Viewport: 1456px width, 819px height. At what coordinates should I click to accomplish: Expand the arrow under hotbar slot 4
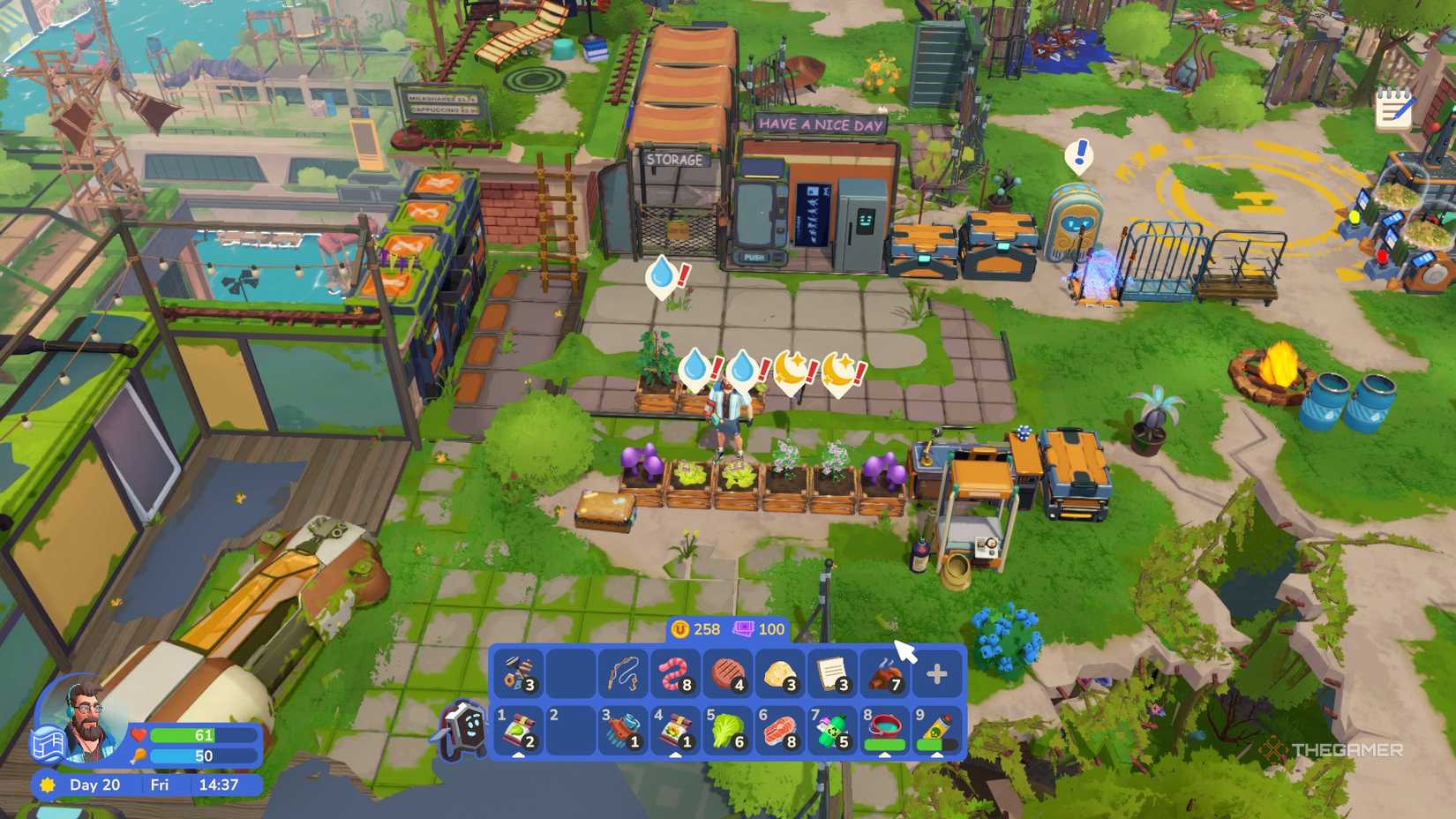[x=675, y=756]
